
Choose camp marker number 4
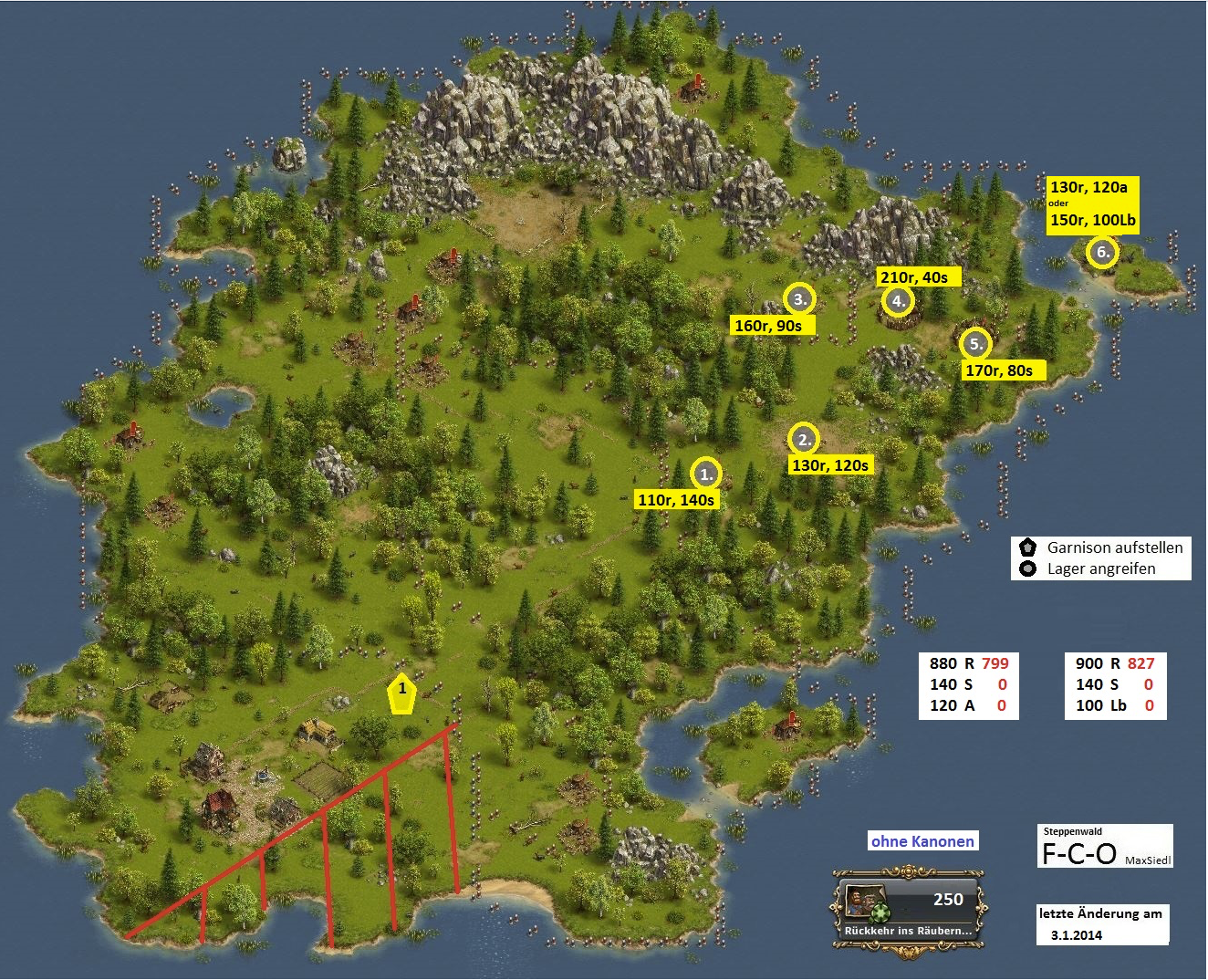coord(898,300)
